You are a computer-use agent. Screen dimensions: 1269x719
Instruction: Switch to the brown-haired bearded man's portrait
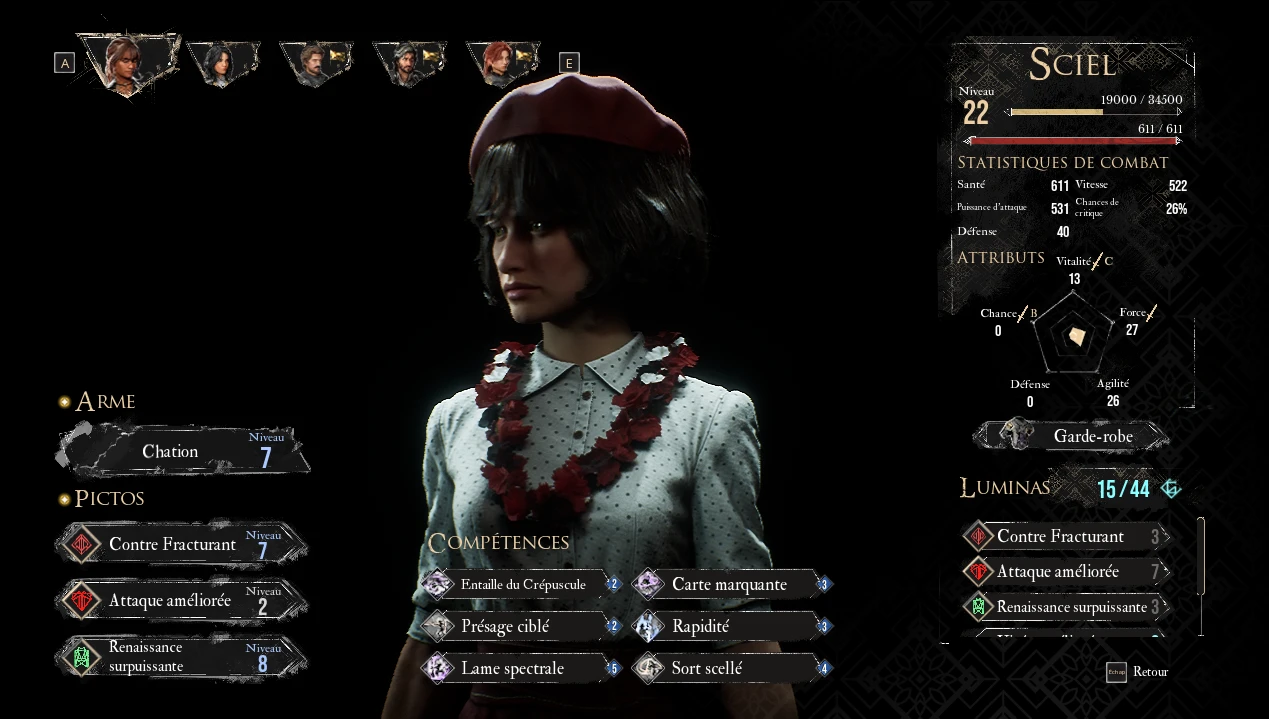[314, 63]
